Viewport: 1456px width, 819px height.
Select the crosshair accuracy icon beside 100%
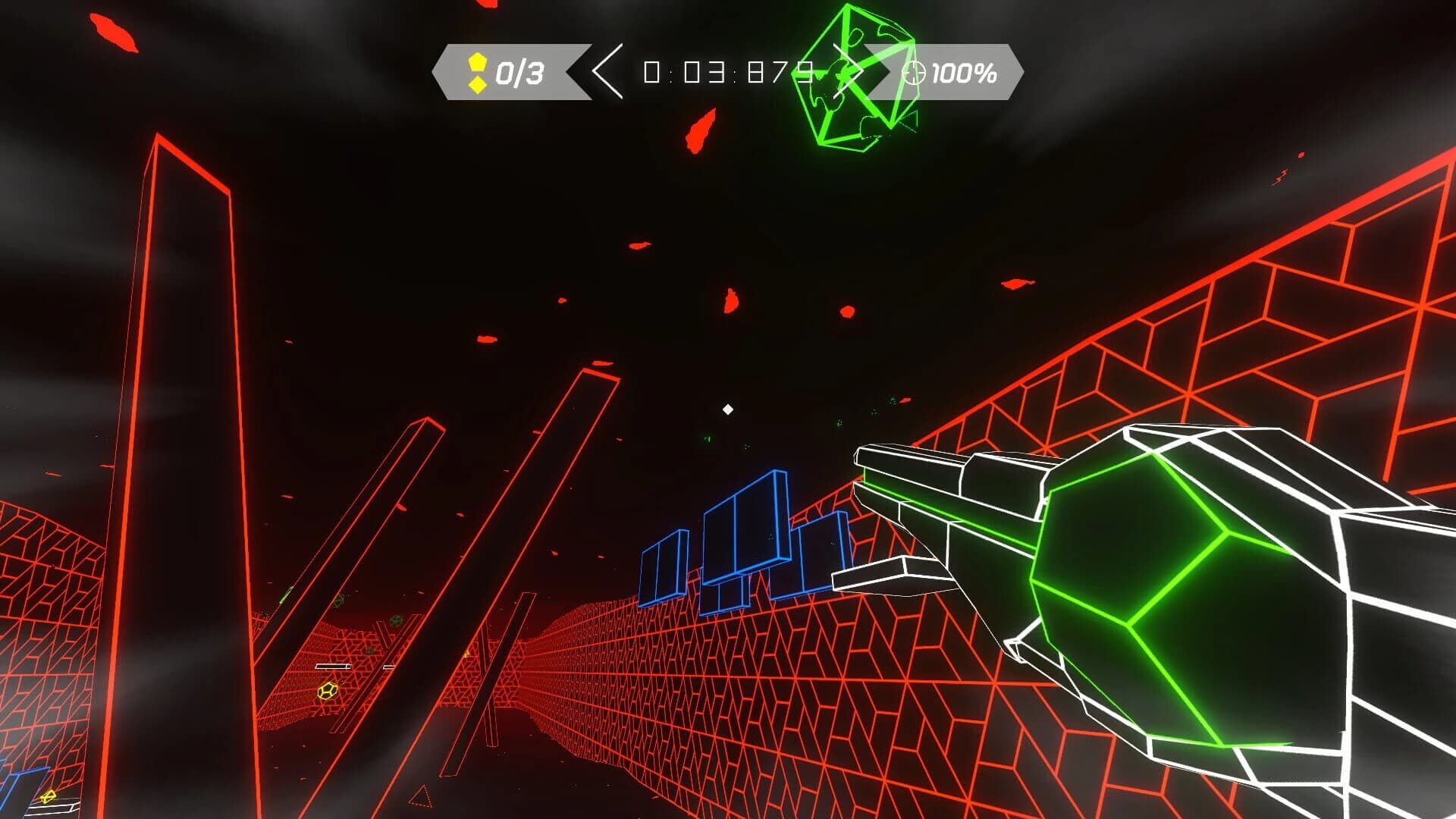[914, 74]
